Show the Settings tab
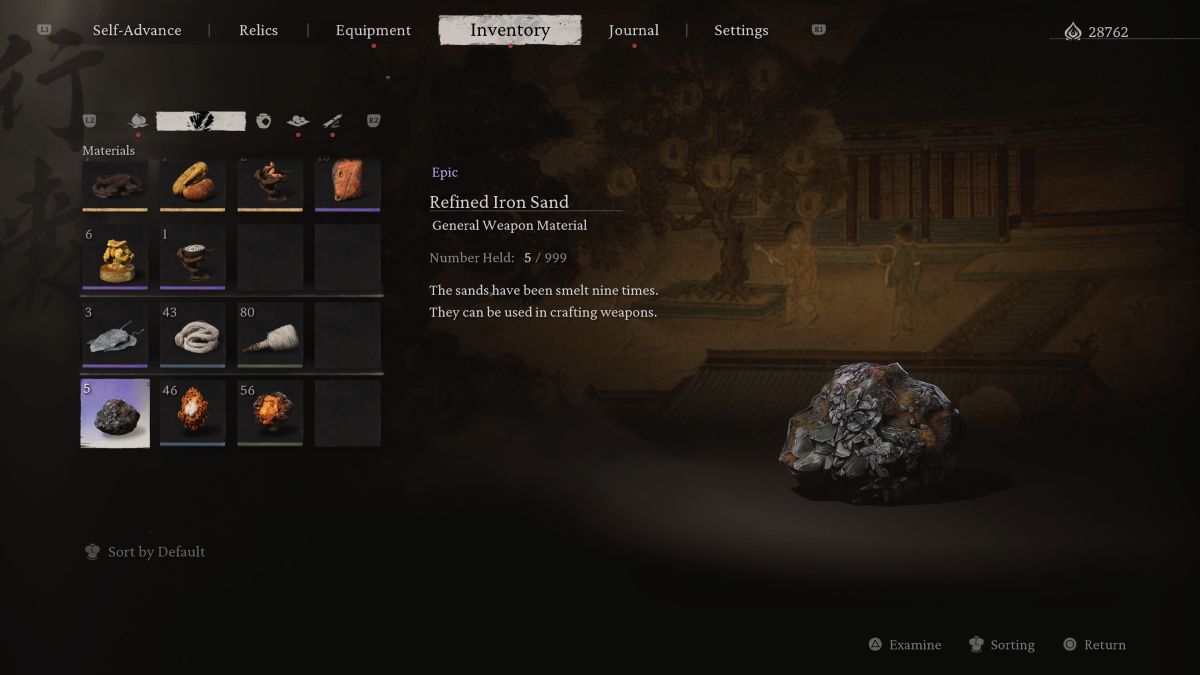Image resolution: width=1200 pixels, height=675 pixels. (741, 30)
